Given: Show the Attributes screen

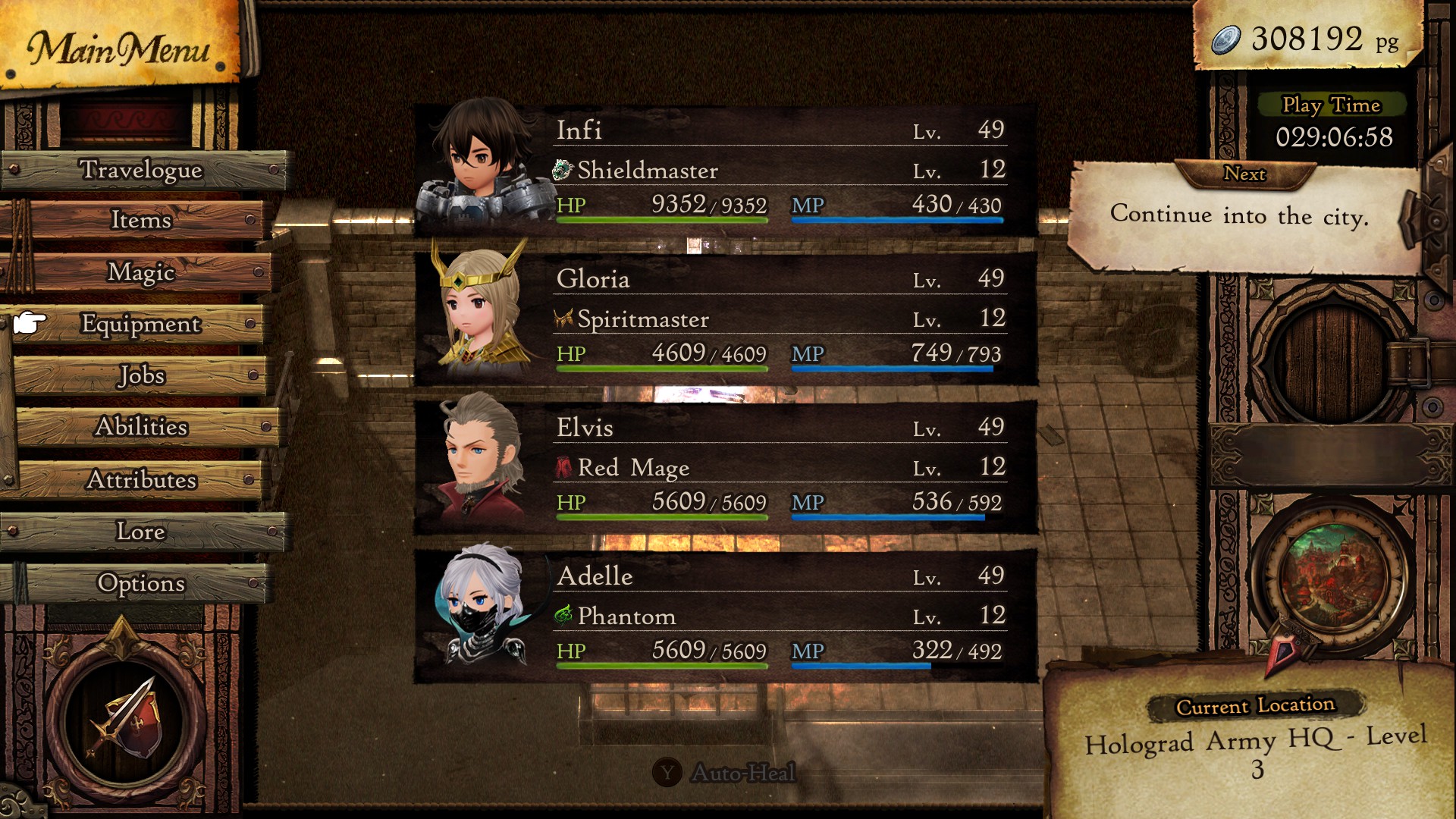Looking at the screenshot, I should click(141, 480).
